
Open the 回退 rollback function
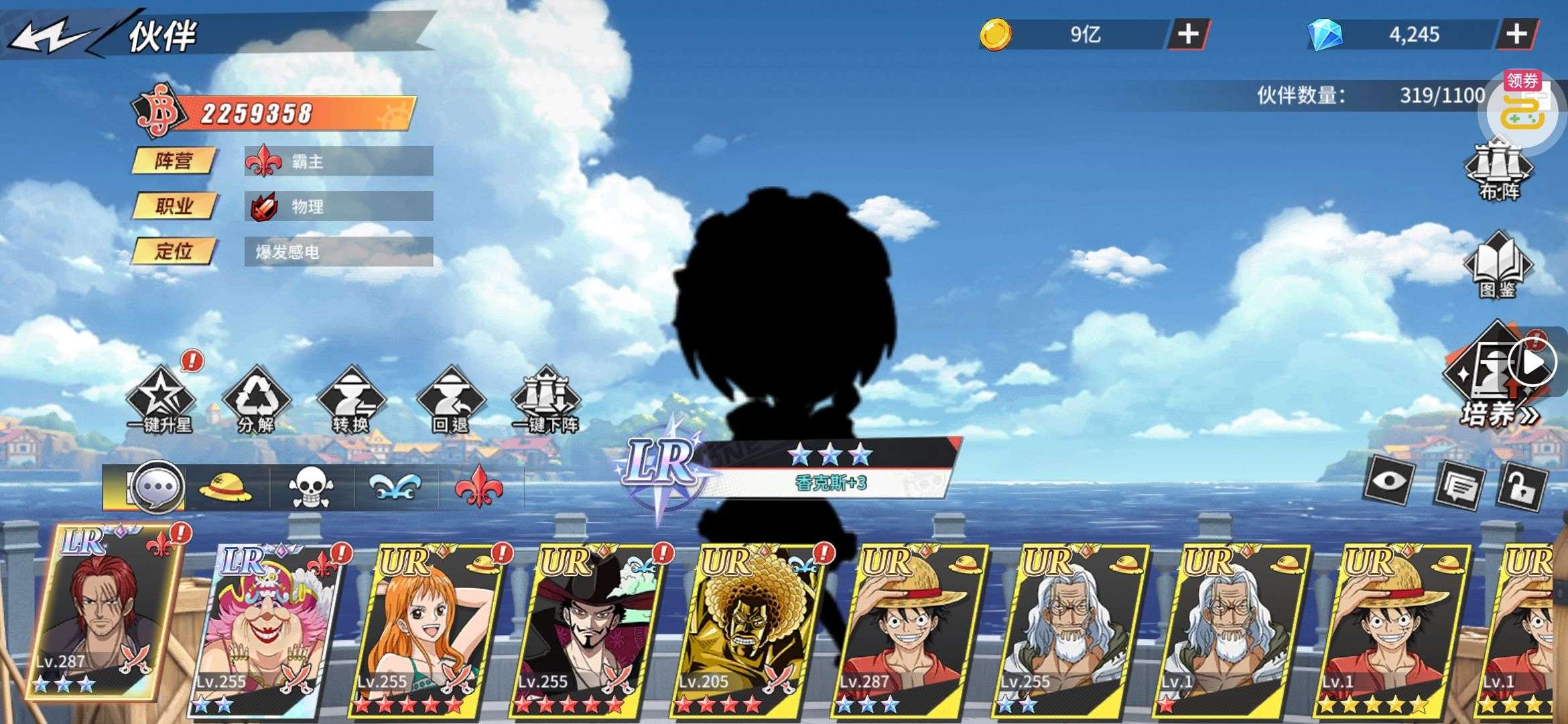point(450,400)
